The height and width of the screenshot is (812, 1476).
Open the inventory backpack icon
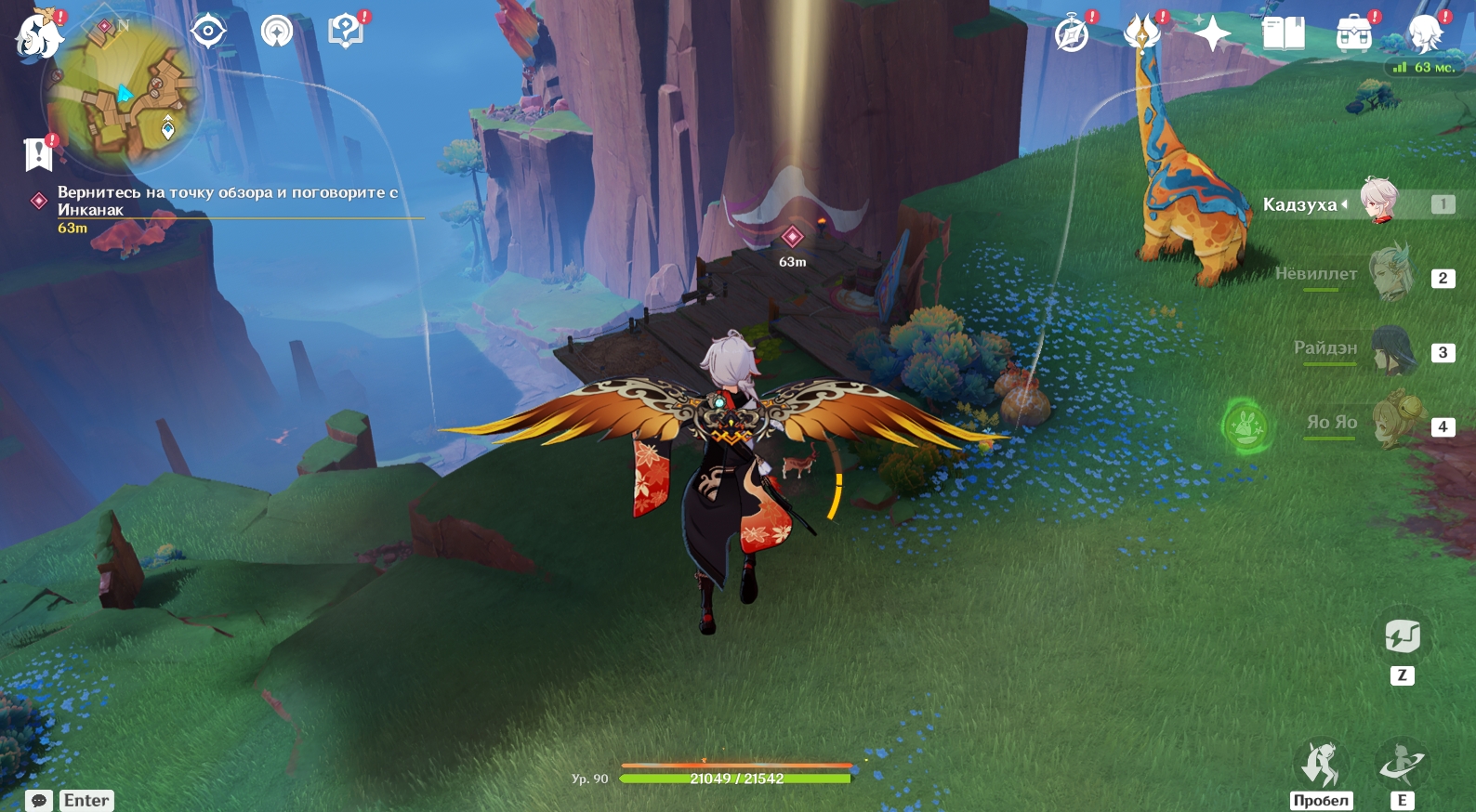pos(1354,34)
